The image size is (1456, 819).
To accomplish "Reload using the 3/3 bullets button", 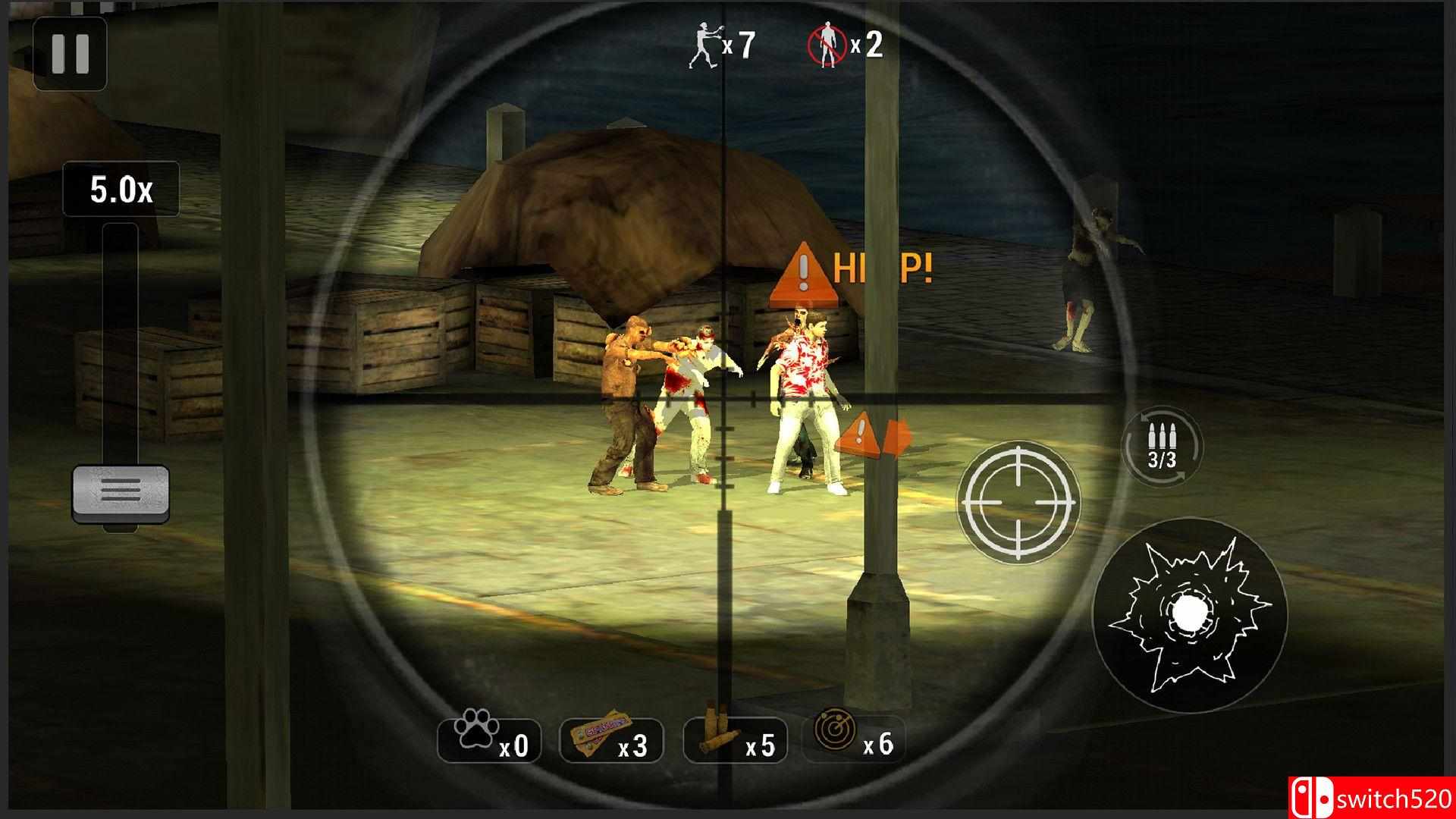I will (1161, 447).
